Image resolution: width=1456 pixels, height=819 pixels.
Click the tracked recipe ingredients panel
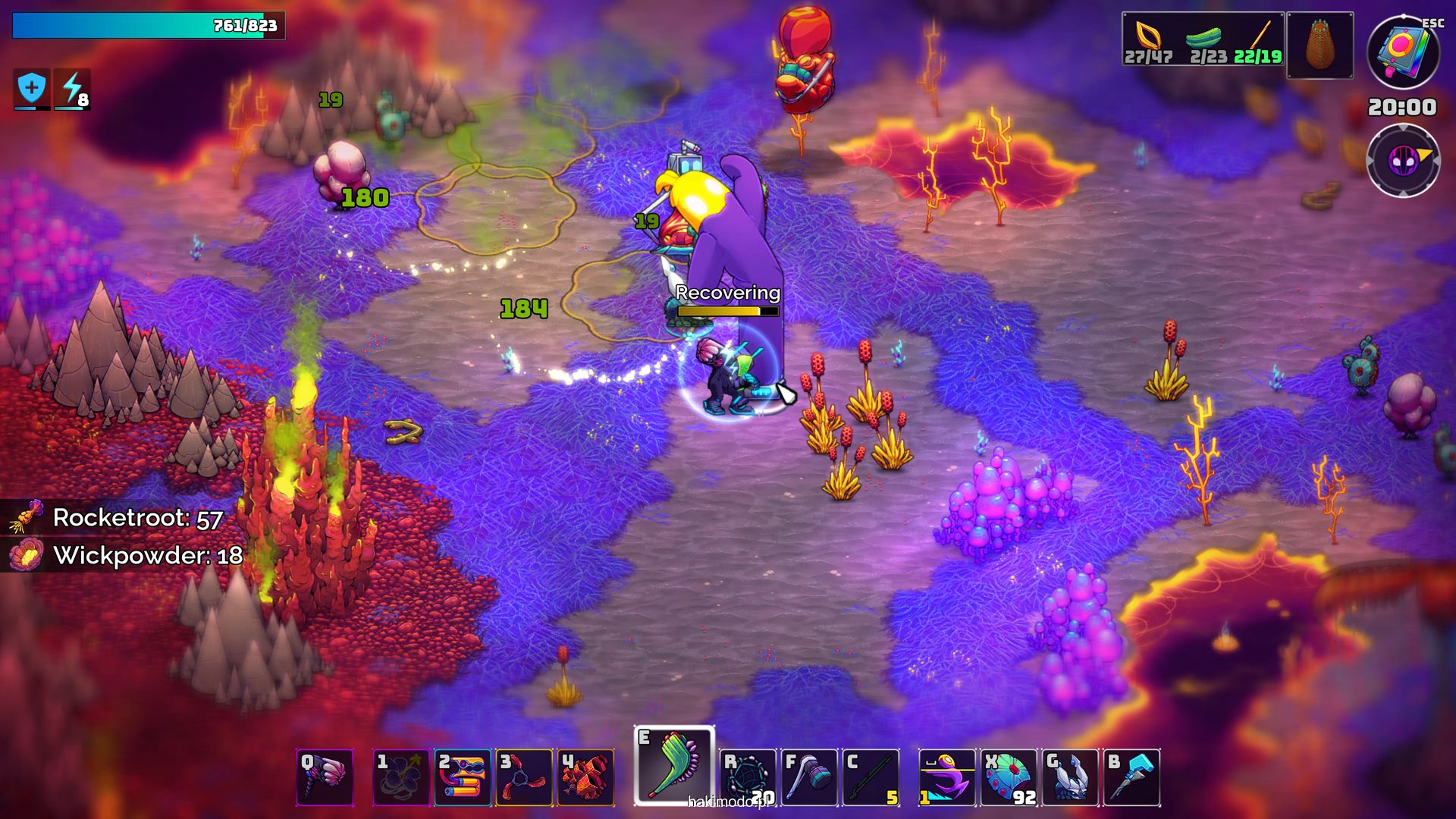(1203, 39)
